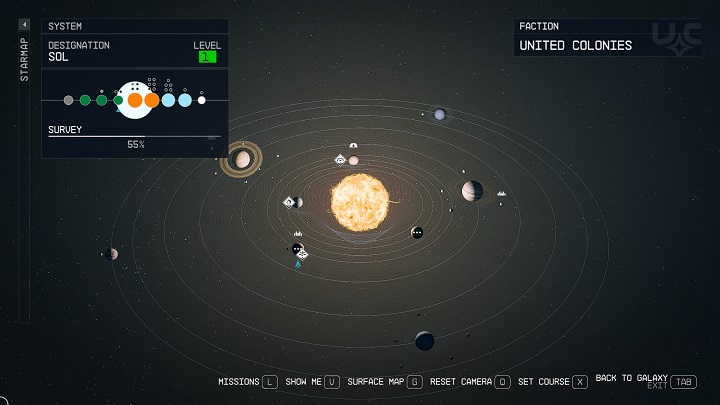Image resolution: width=720 pixels, height=405 pixels.
Task: Select the white dot at system bar's end
Action: [x=201, y=100]
